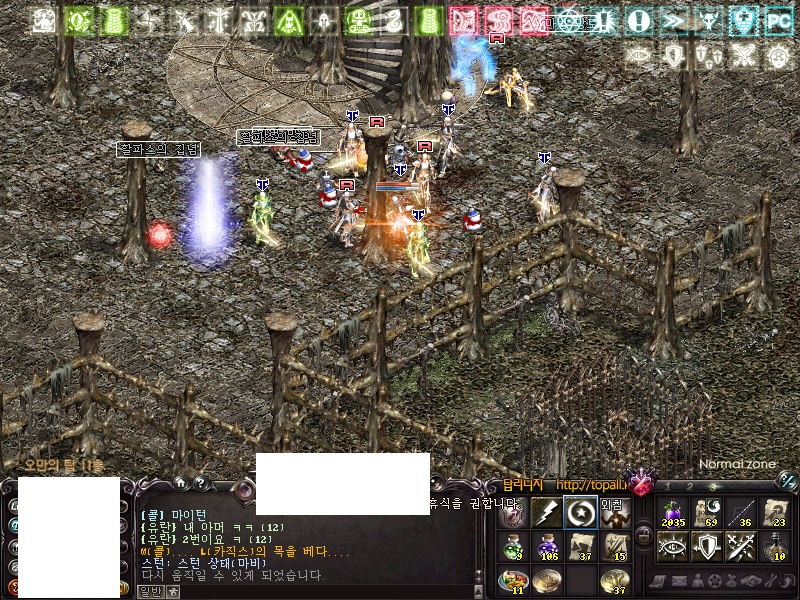This screenshot has width=800, height=600.
Task: Select the crescent moon and star skill
Action: point(580,512)
